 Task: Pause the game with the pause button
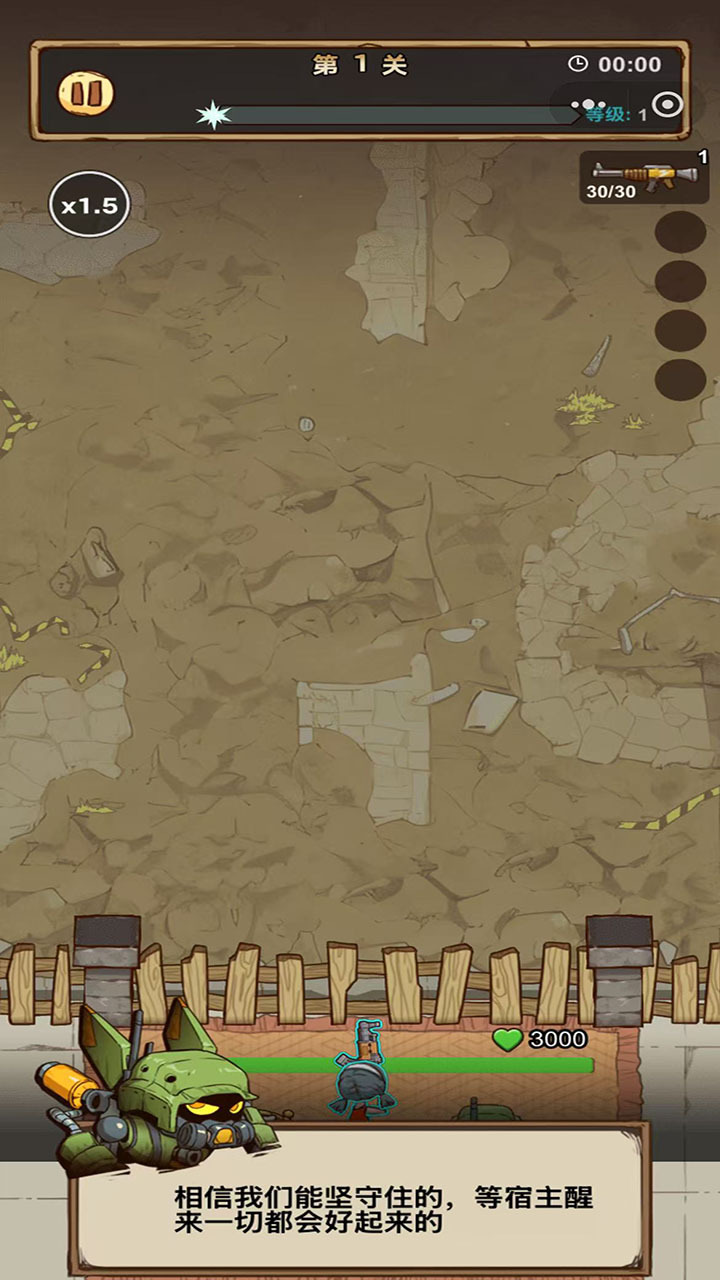click(86, 93)
